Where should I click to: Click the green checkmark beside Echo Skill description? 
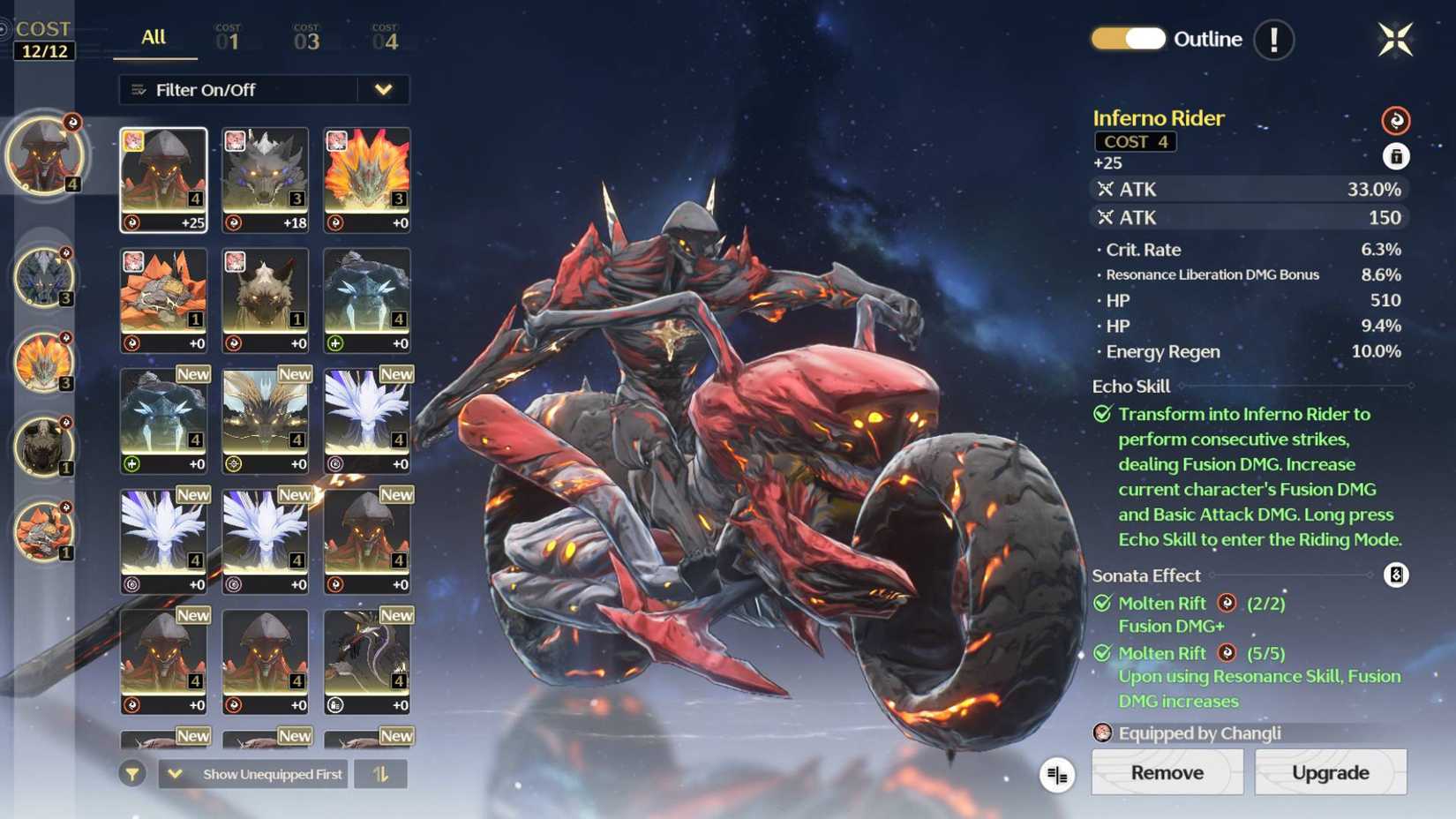(x=1101, y=413)
